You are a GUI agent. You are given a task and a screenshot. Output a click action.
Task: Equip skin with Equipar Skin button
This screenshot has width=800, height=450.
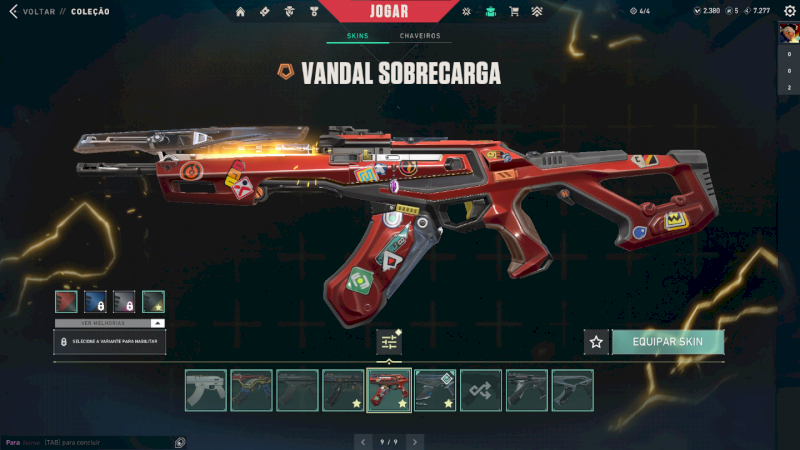tap(667, 342)
